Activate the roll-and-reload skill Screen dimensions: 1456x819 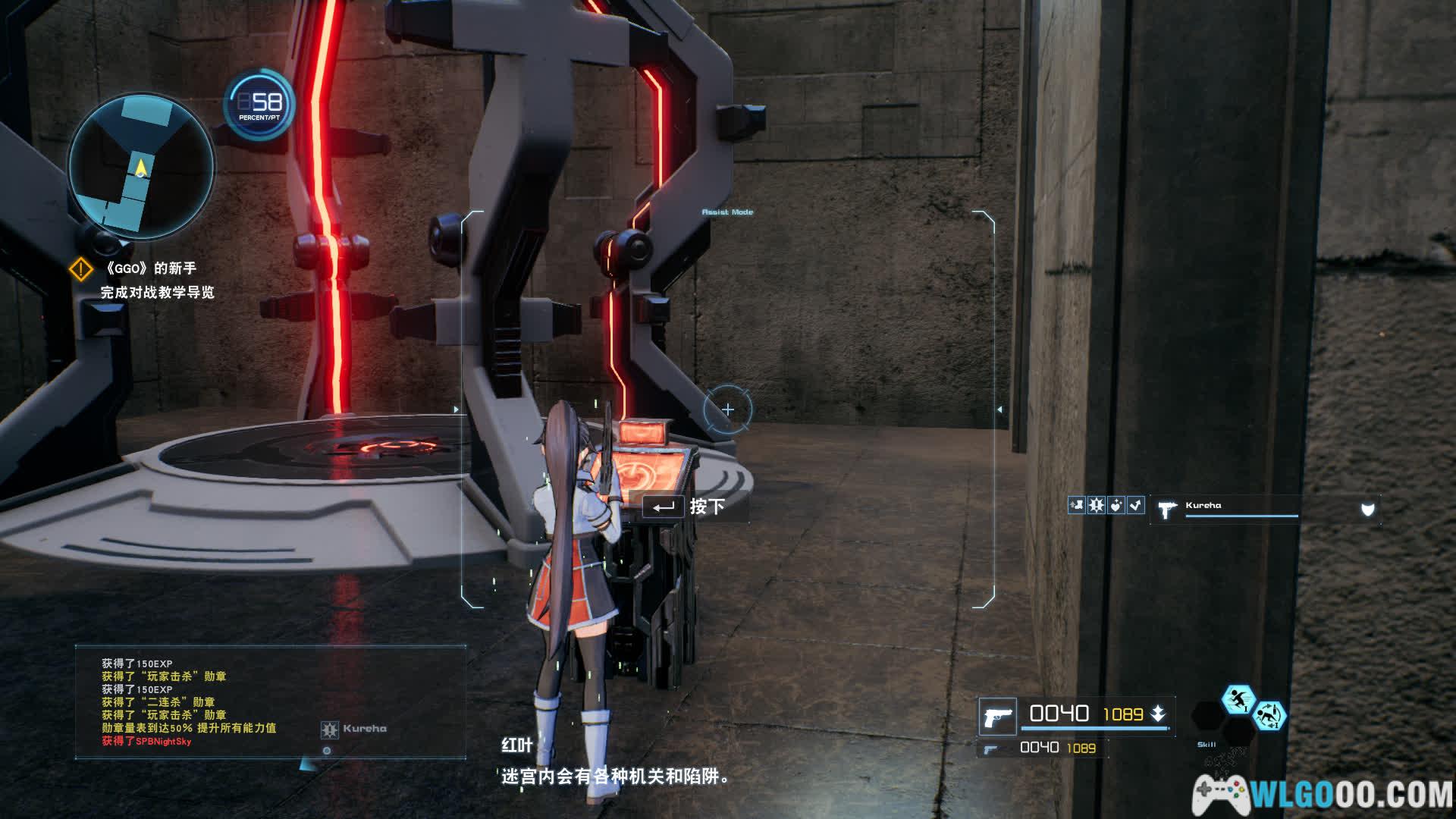pyautogui.click(x=1269, y=715)
